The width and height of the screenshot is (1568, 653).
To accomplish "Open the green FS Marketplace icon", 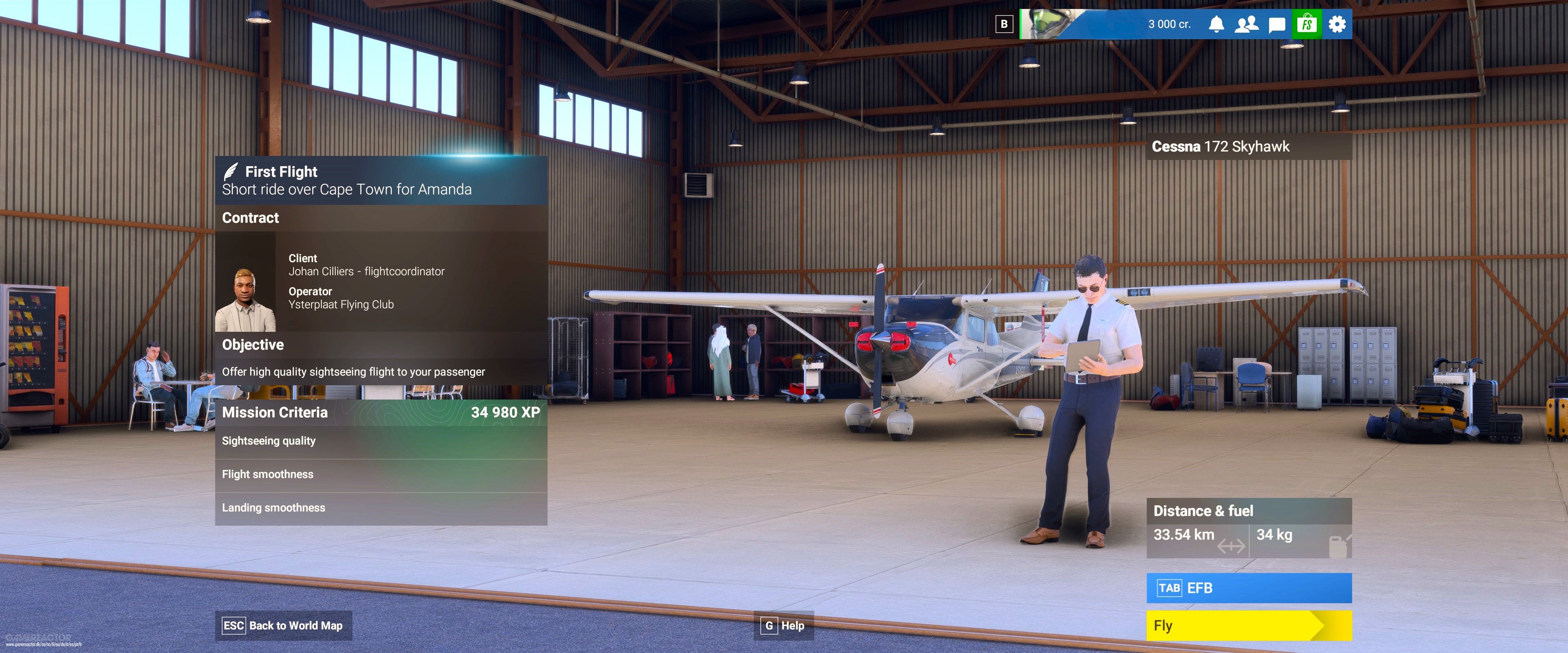I will click(1306, 24).
